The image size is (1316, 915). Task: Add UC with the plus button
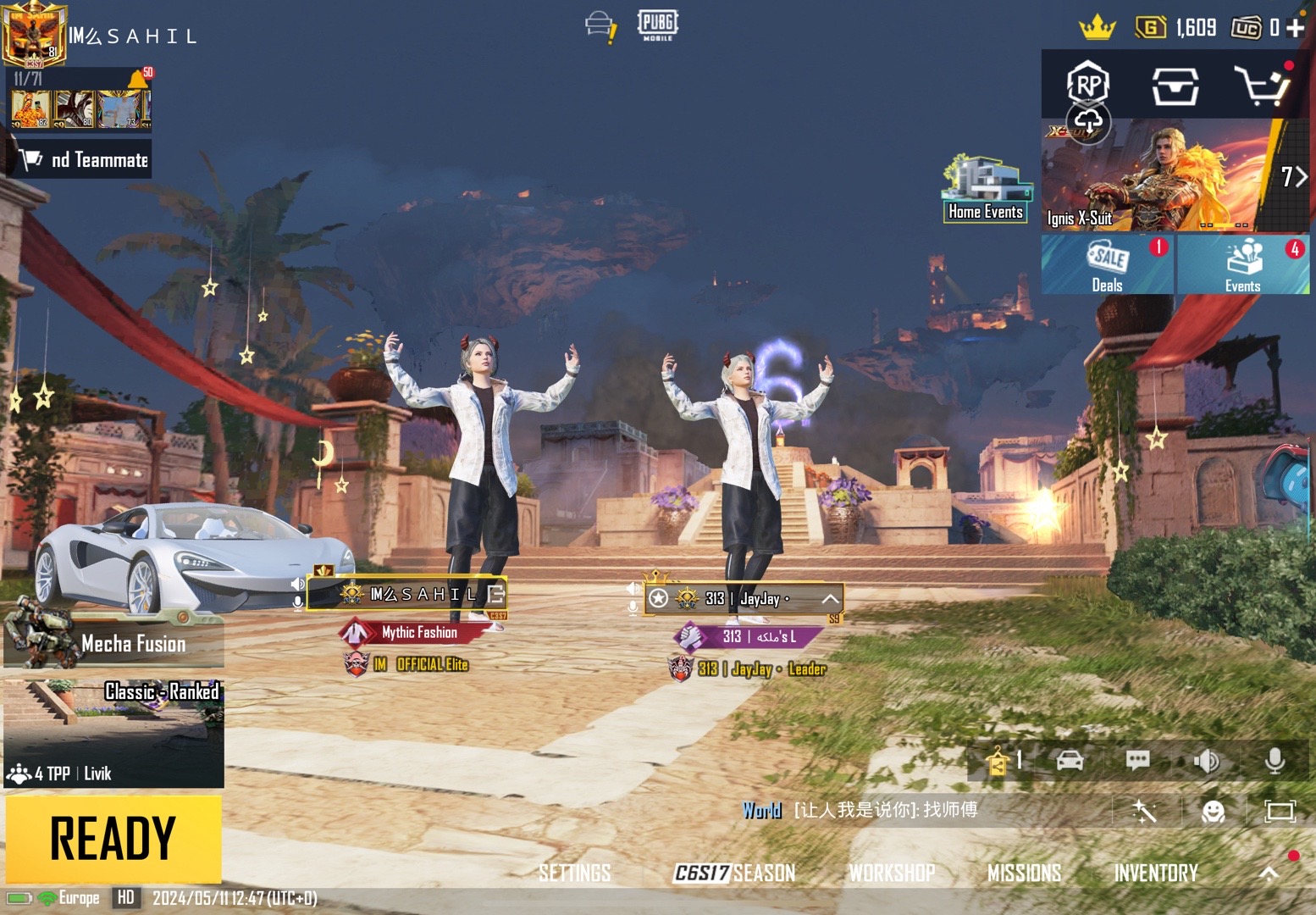1295,28
